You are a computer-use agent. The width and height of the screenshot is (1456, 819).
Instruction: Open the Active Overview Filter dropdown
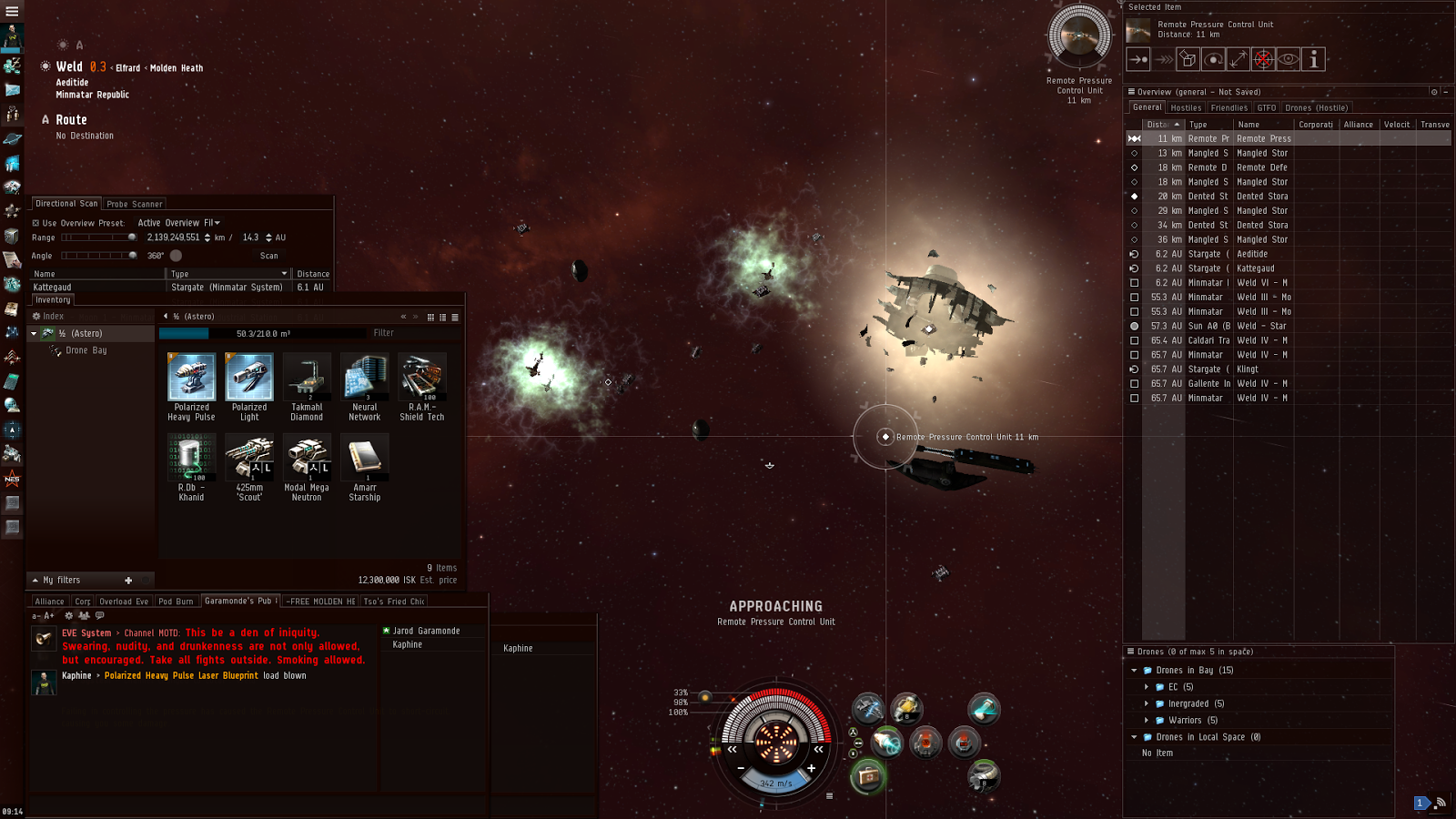tap(179, 223)
